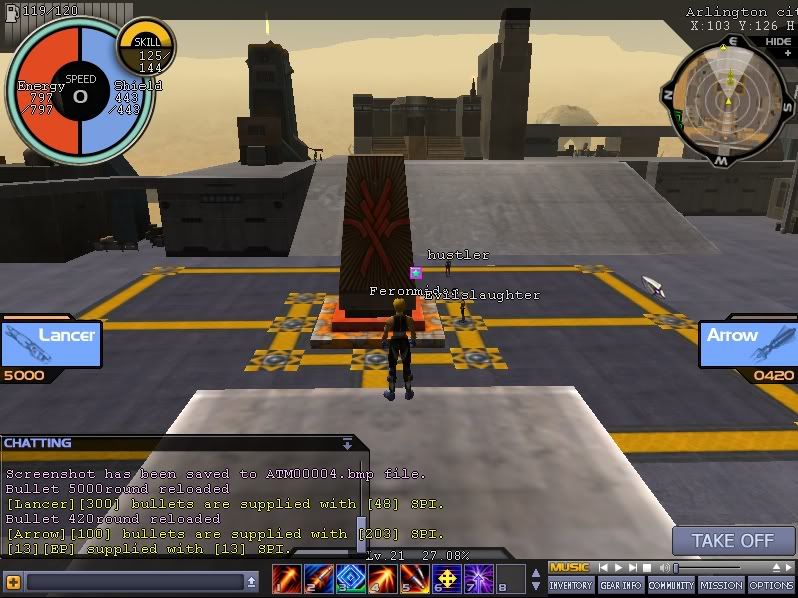798x598 pixels.
Task: Open the Community menu
Action: 670,585
